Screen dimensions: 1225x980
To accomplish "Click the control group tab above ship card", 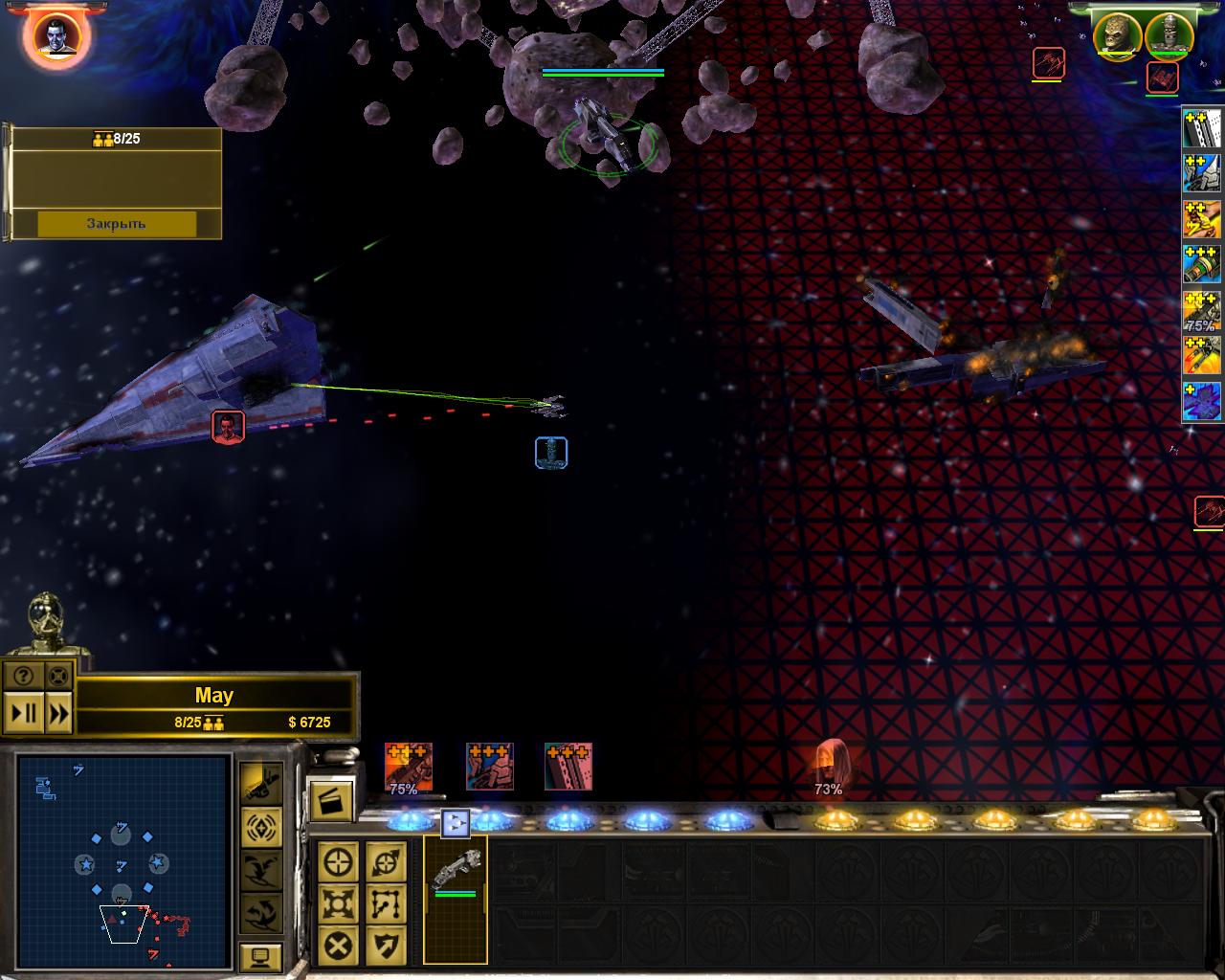I will click(456, 822).
